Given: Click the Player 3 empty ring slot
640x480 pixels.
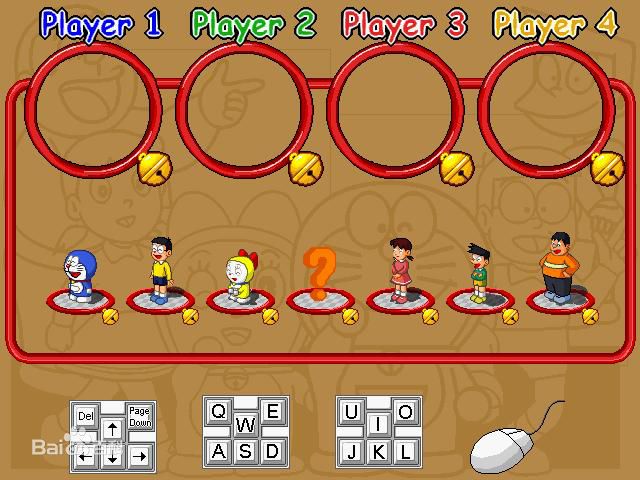Looking at the screenshot, I should pos(396,108).
